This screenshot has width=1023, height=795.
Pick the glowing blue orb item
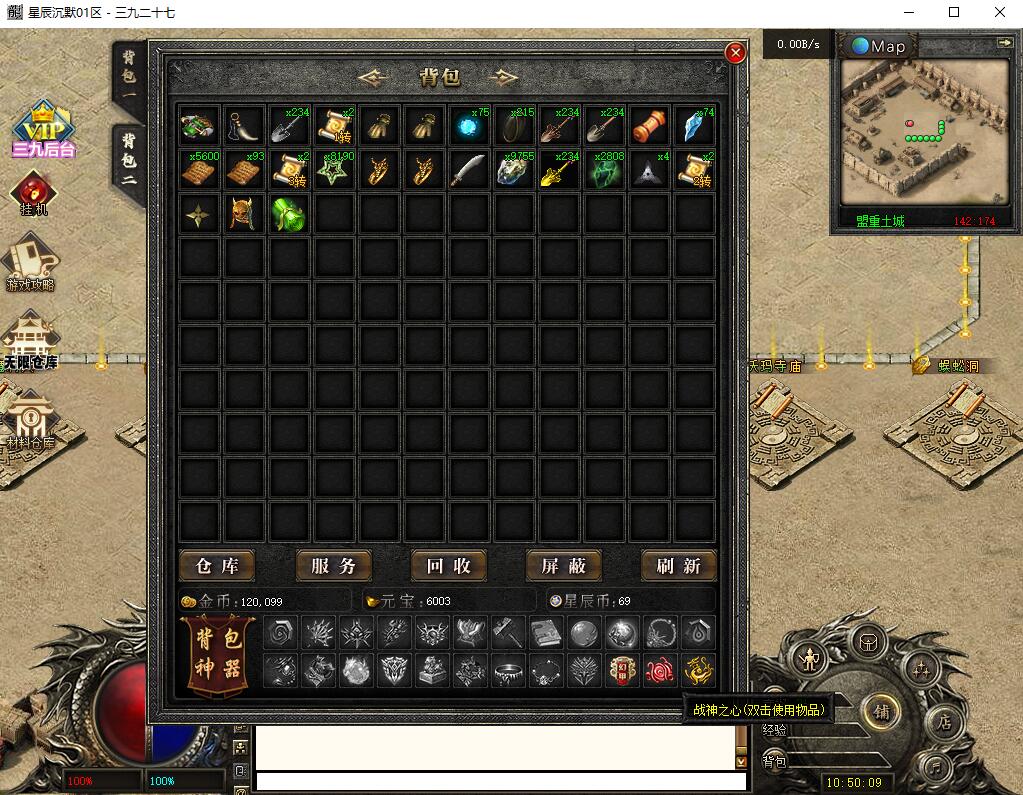tap(467, 126)
